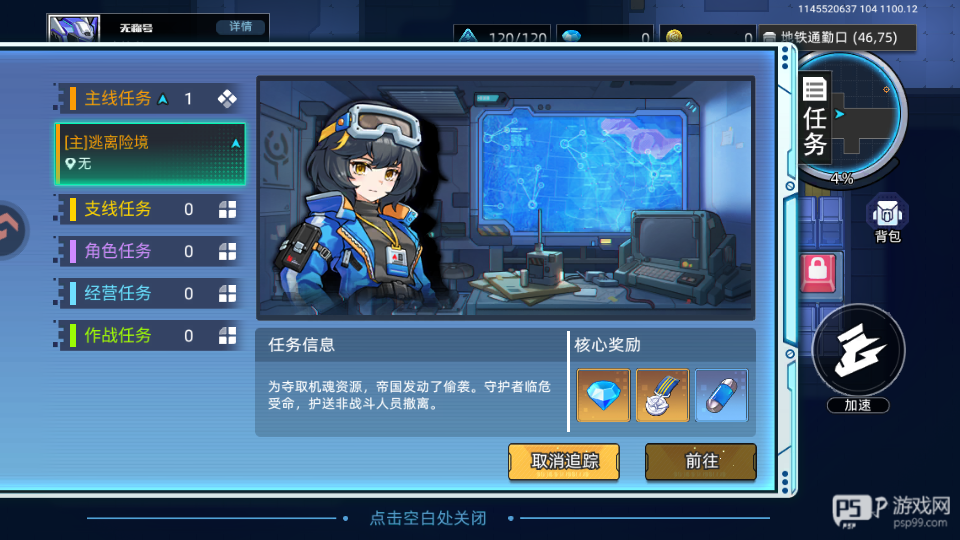
Task: Inspect the medal reward icon
Action: pyautogui.click(x=662, y=395)
